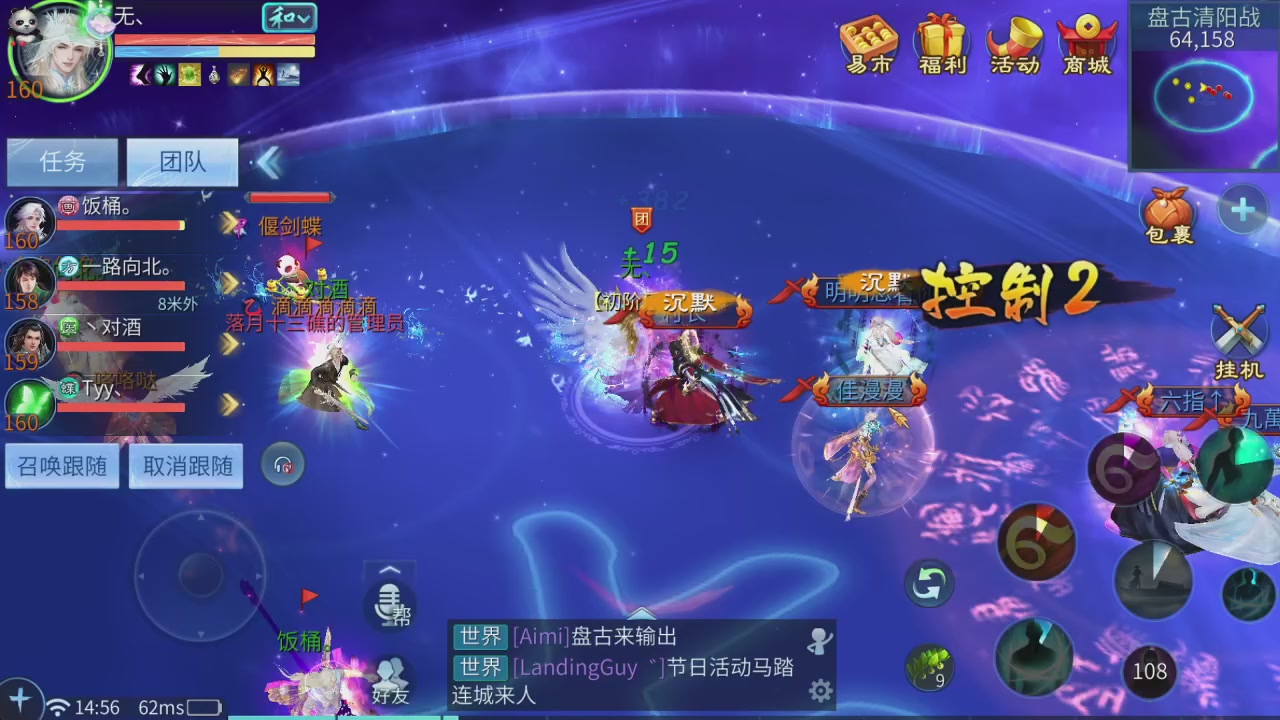The width and height of the screenshot is (1280, 720).
Task: Open the 好友 friends icon
Action: 390,680
